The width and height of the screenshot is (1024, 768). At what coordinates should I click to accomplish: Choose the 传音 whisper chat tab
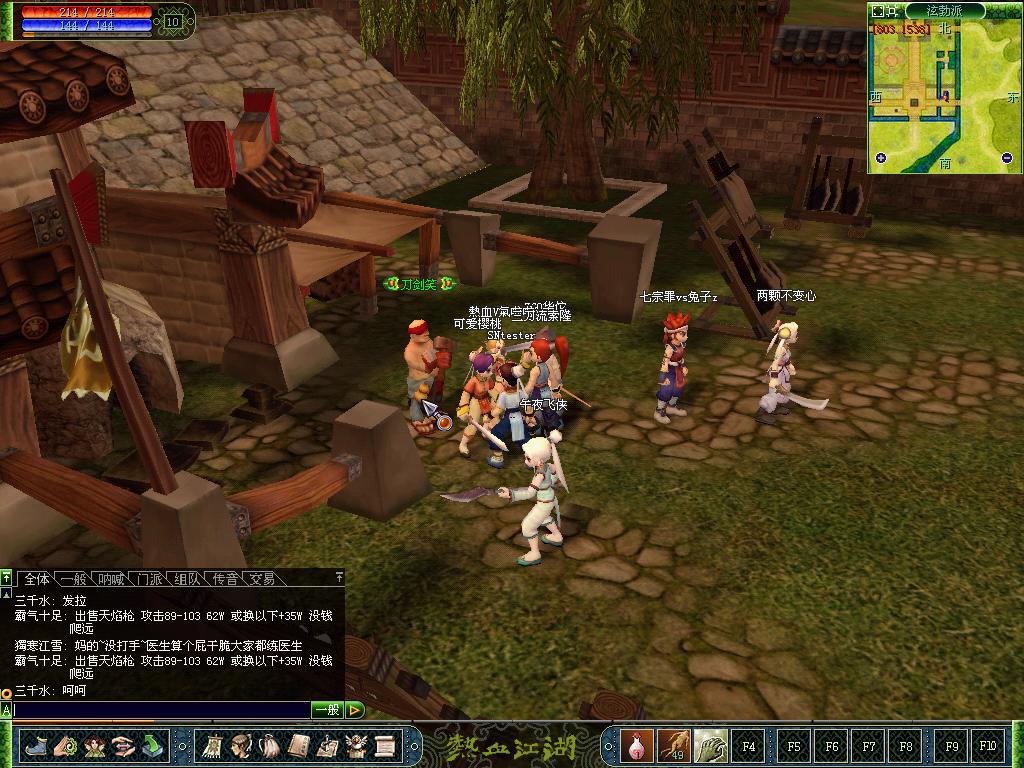pyautogui.click(x=225, y=579)
